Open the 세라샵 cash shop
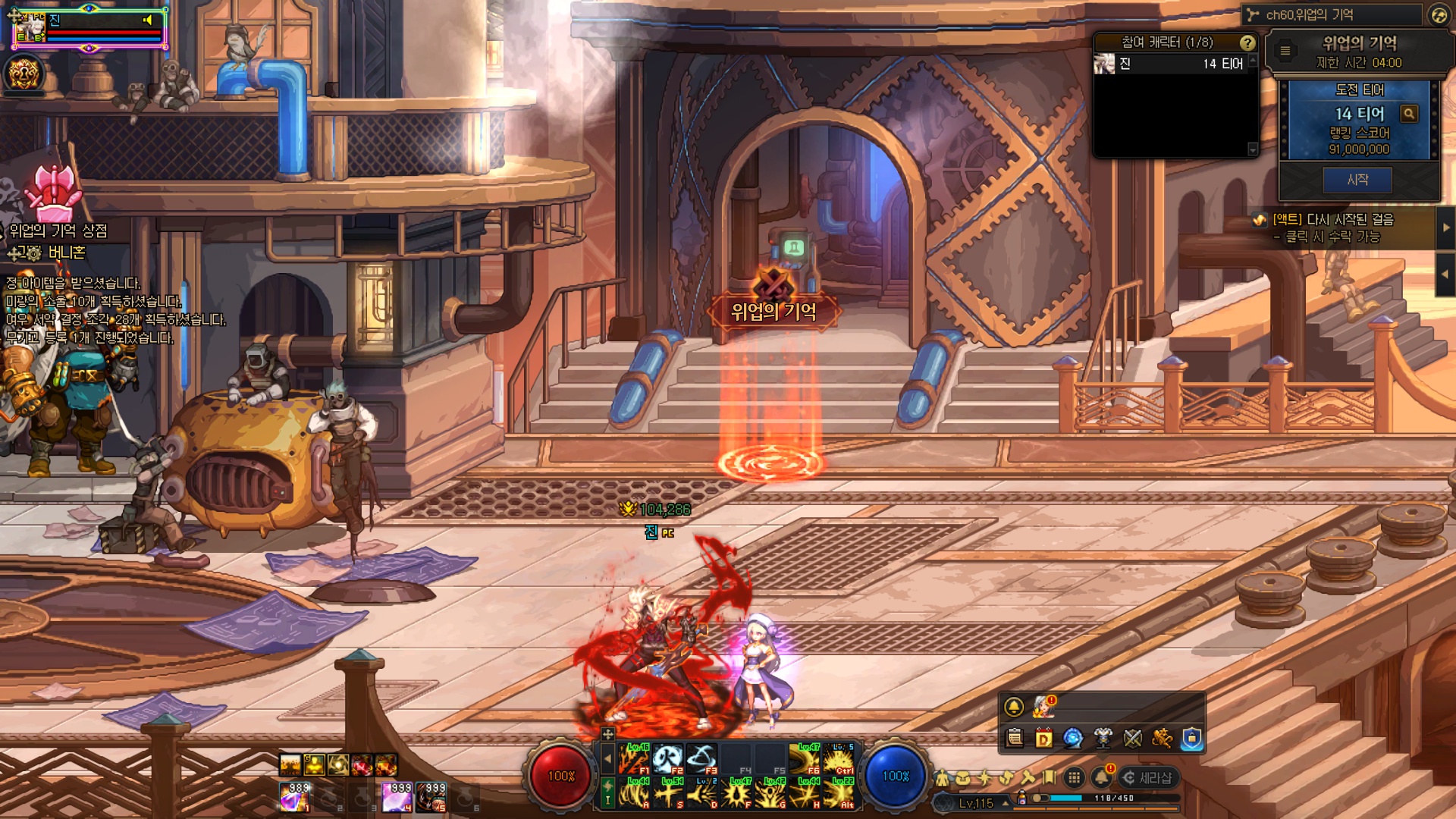 tap(1148, 777)
